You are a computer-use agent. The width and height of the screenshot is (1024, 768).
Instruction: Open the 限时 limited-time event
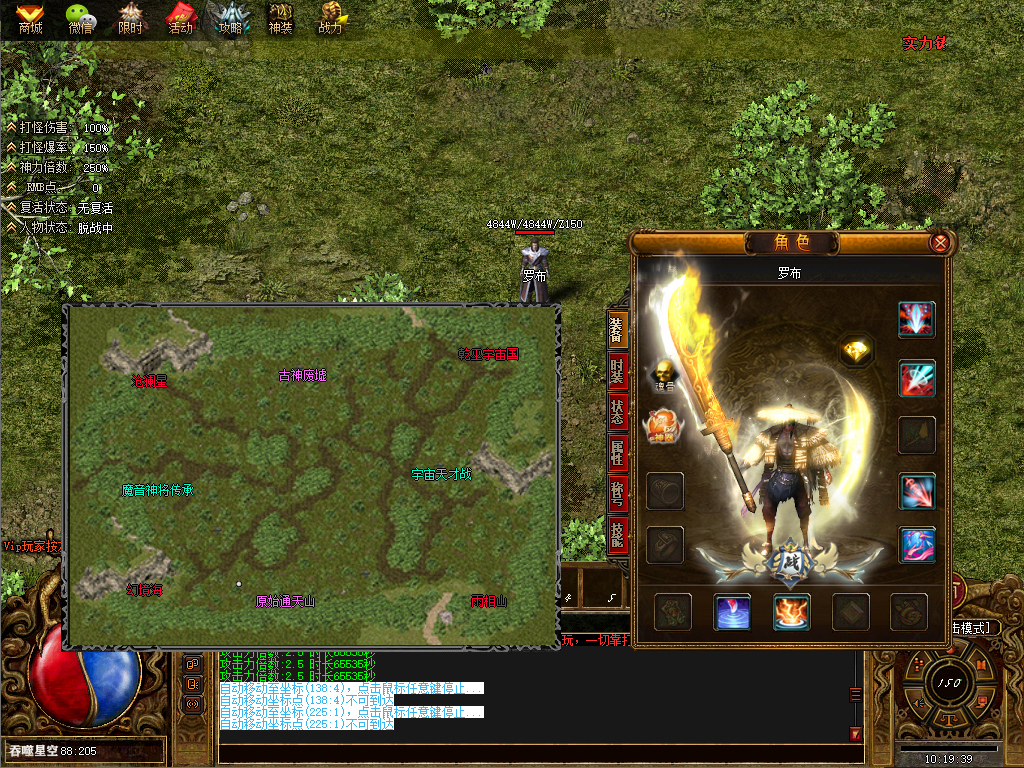coord(131,19)
